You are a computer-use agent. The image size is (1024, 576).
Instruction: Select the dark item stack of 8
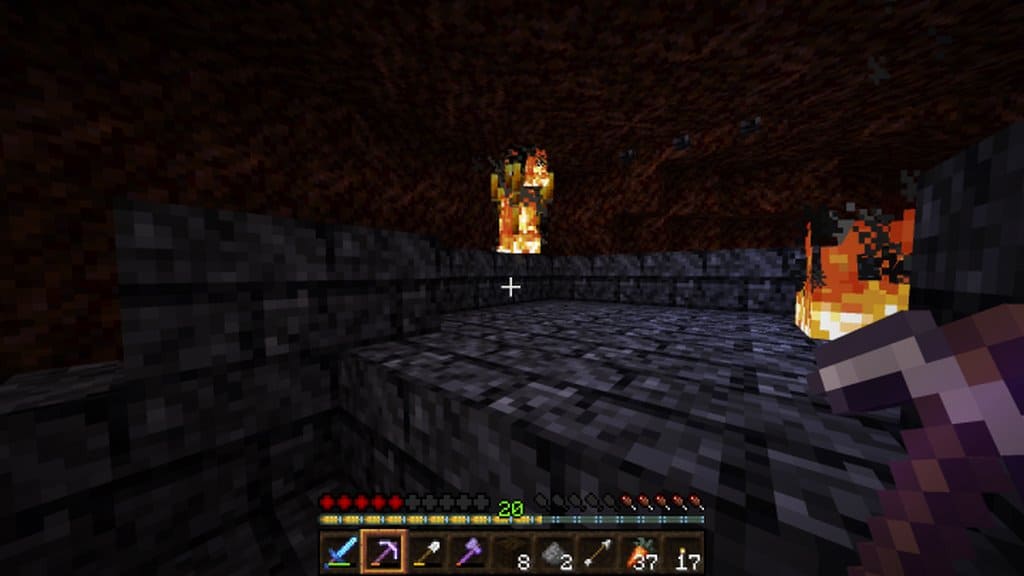(511, 552)
